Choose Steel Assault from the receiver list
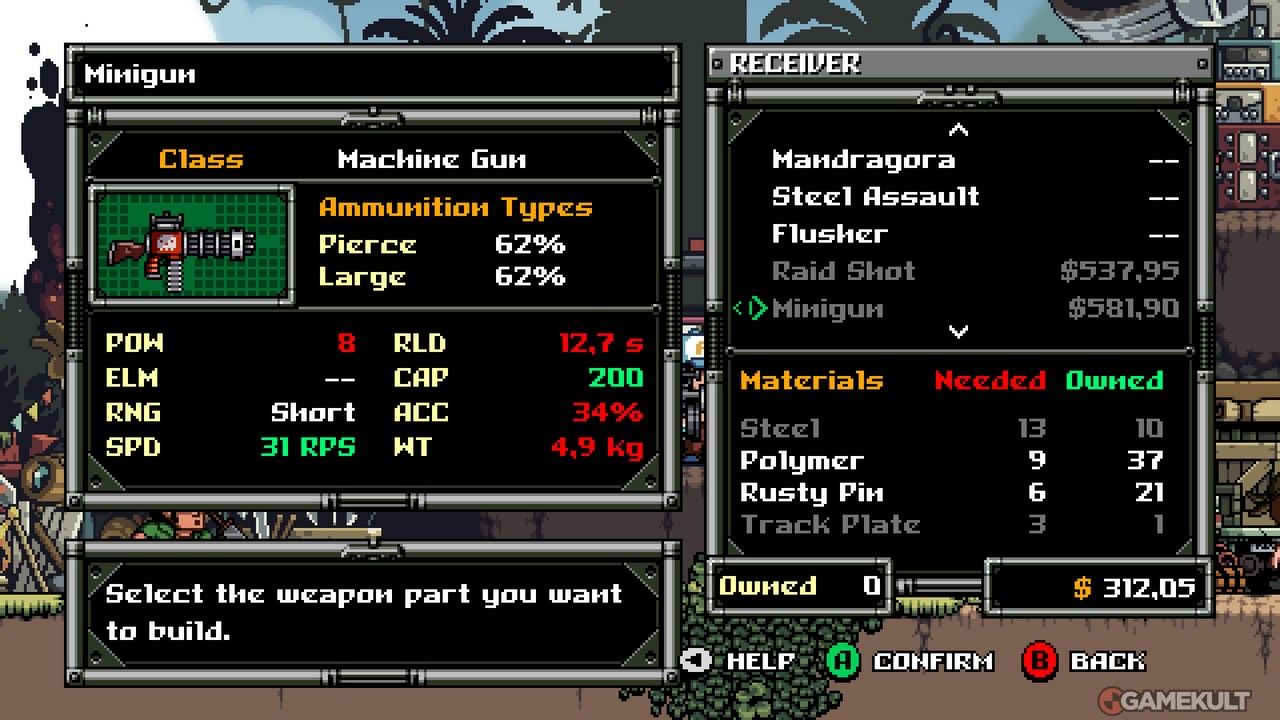This screenshot has height=720, width=1280. (875, 197)
